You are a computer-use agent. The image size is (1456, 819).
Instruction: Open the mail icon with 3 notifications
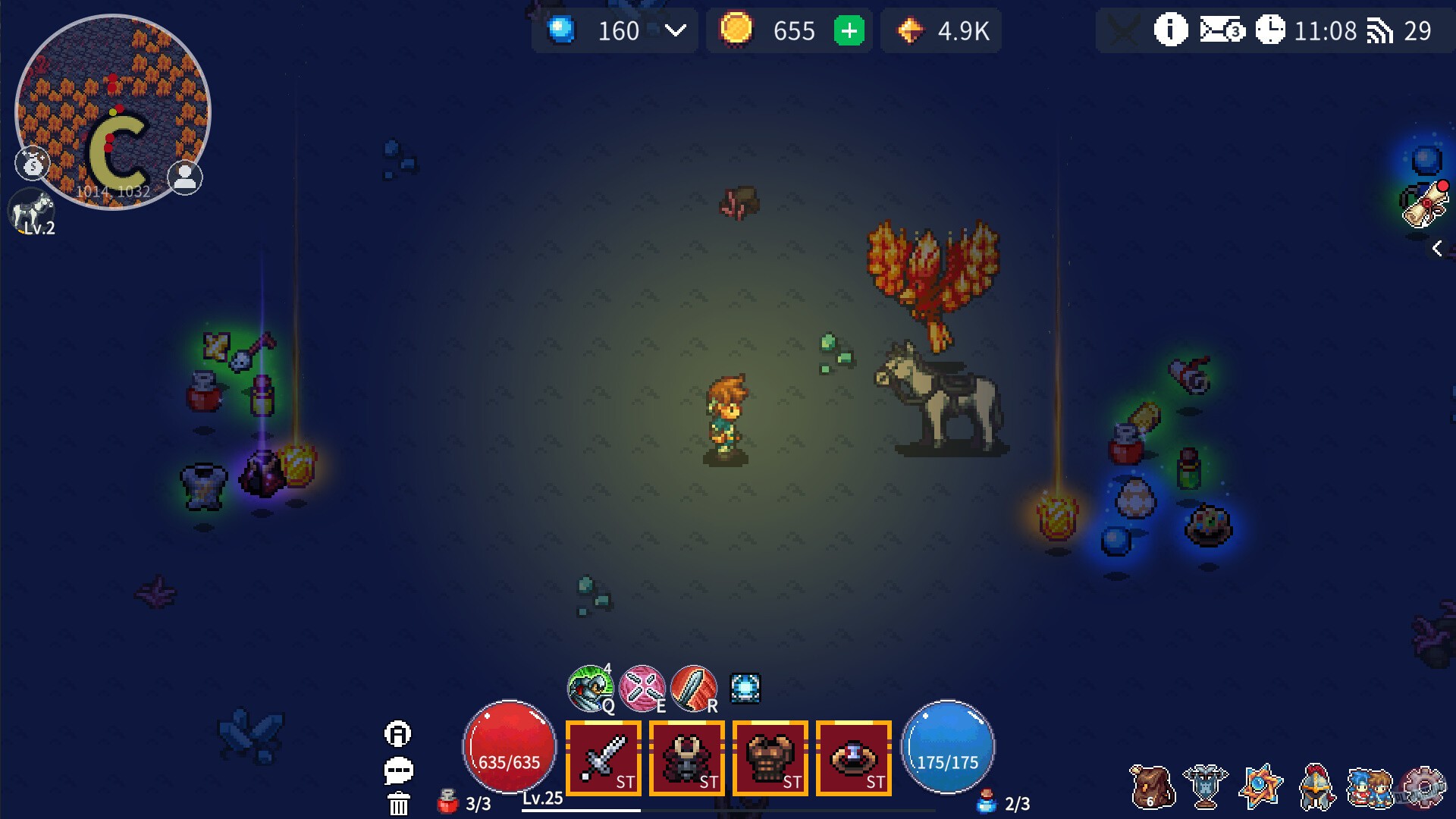point(1218,30)
